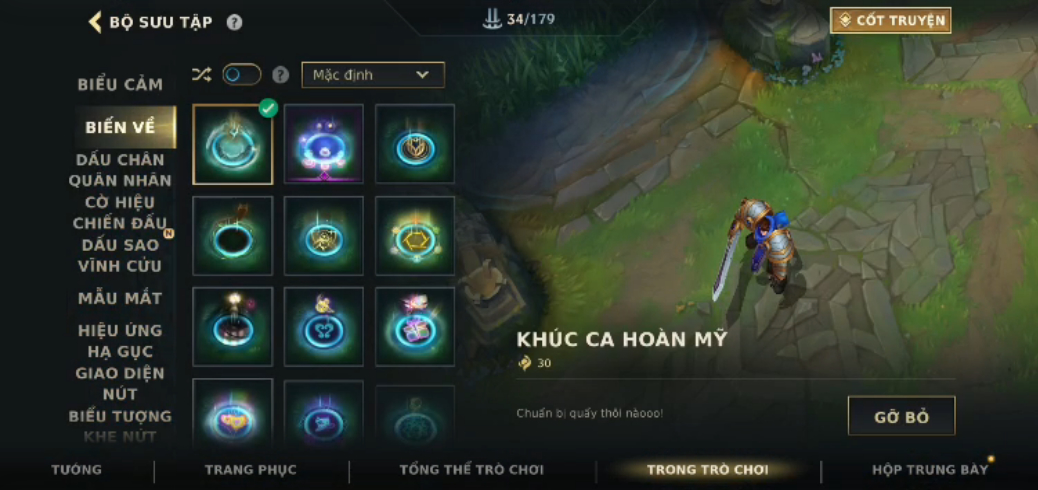Open the Cờ Hiệu Chiến Đấu category
This screenshot has width=1038, height=490.
121,212
